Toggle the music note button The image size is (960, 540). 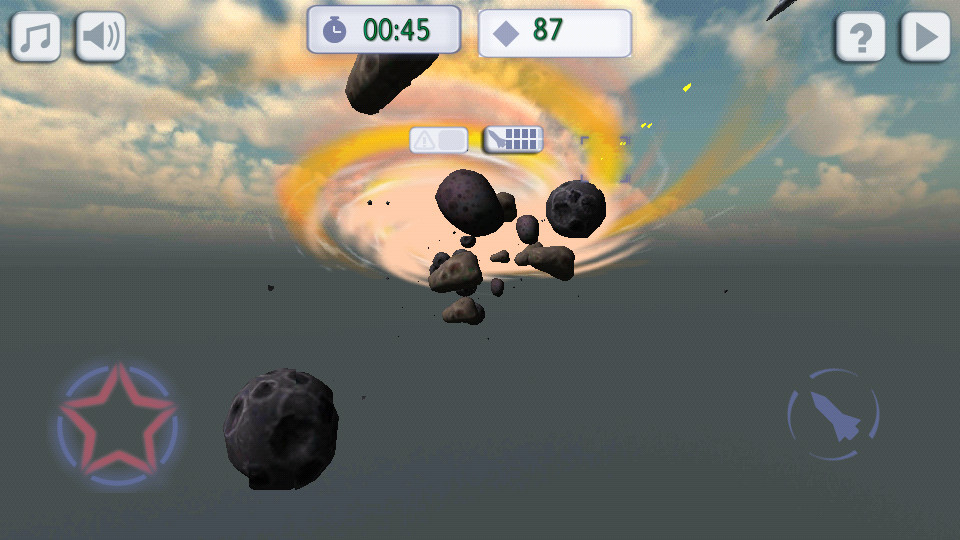pos(36,37)
